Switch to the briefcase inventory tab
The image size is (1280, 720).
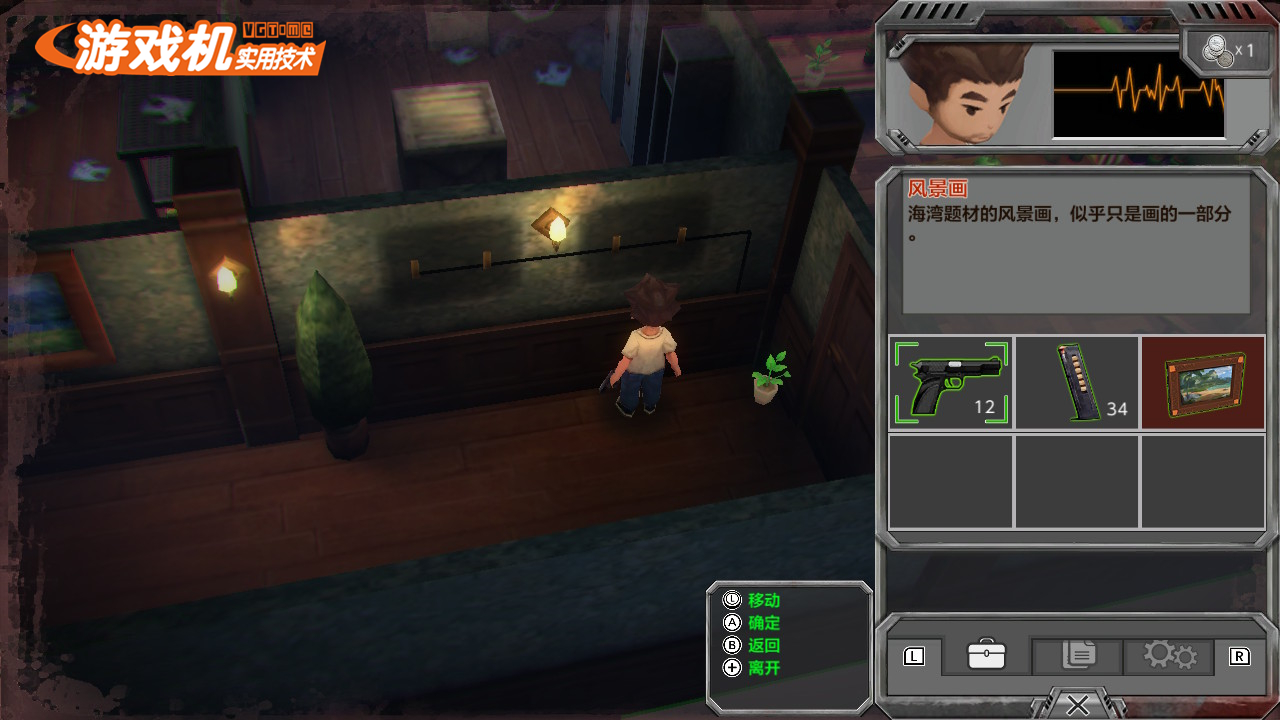[x=986, y=656]
